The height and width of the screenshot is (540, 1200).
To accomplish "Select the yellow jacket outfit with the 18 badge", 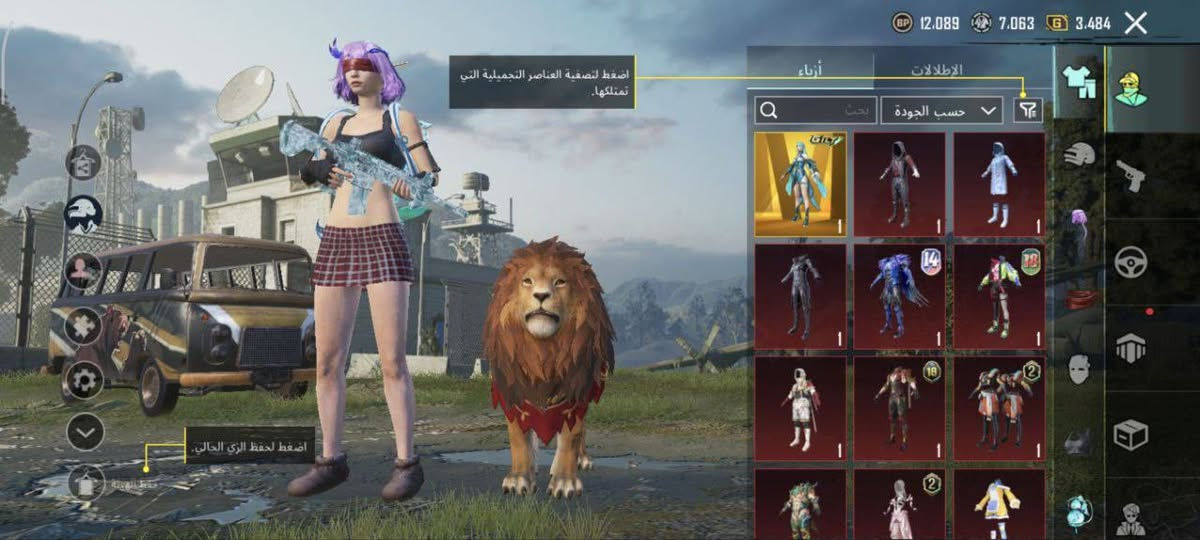I will tap(999, 296).
